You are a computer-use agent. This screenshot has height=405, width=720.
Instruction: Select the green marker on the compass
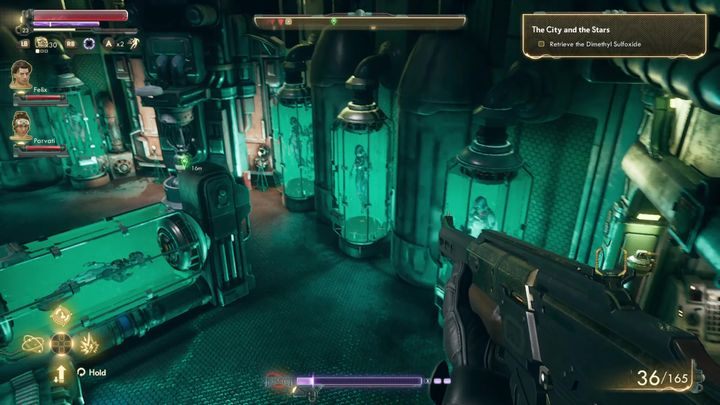(332, 21)
